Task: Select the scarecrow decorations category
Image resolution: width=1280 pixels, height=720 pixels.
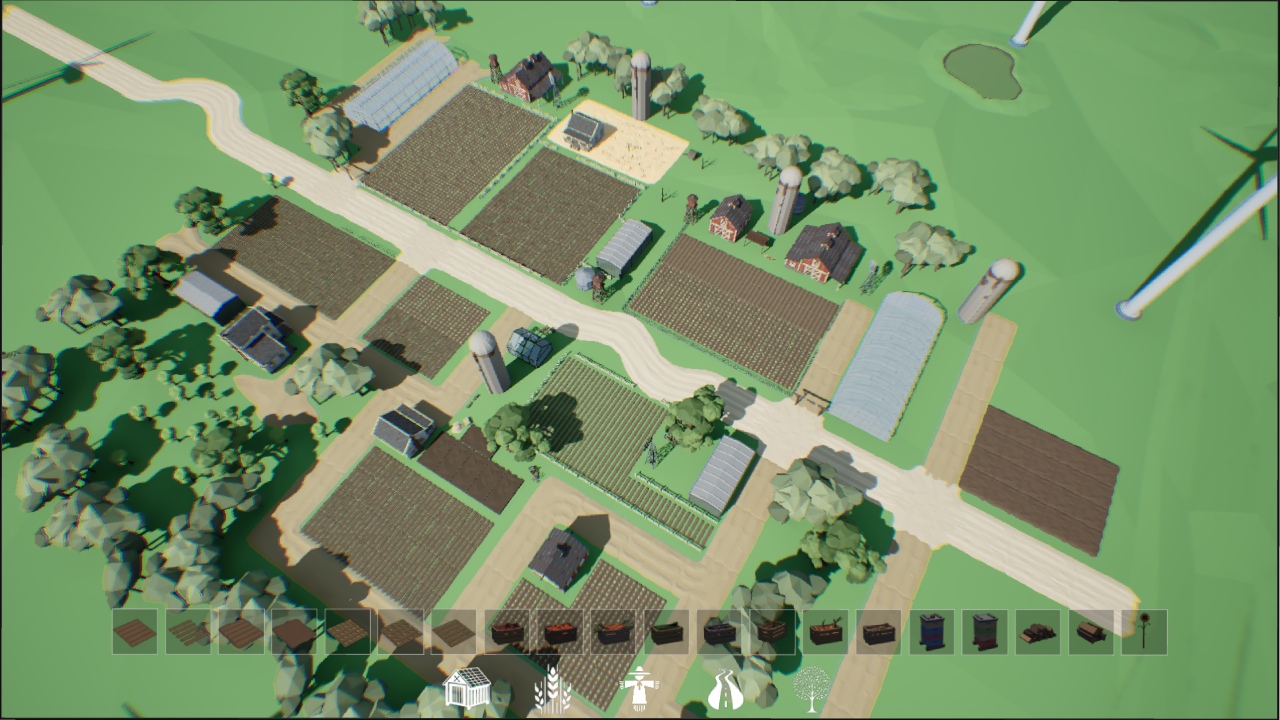Action: point(638,690)
